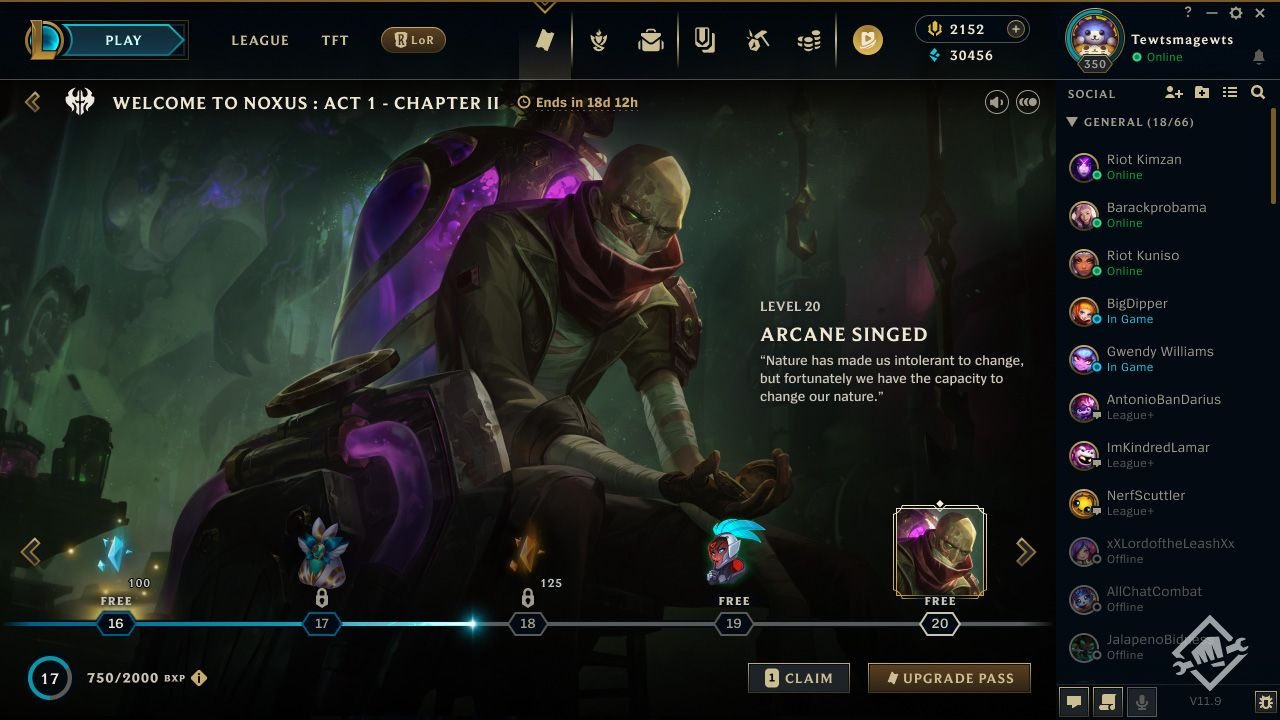The image size is (1280, 720).
Task: Click the add-friend icon in the social panel
Action: tap(1171, 92)
